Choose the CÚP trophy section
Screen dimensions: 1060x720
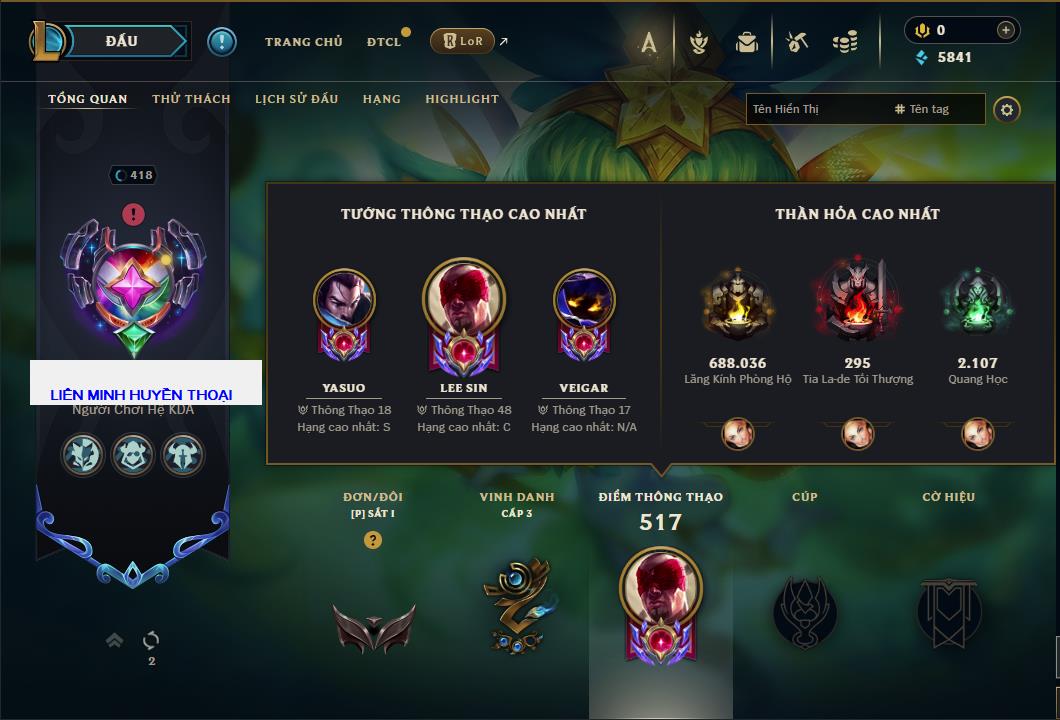pos(804,610)
